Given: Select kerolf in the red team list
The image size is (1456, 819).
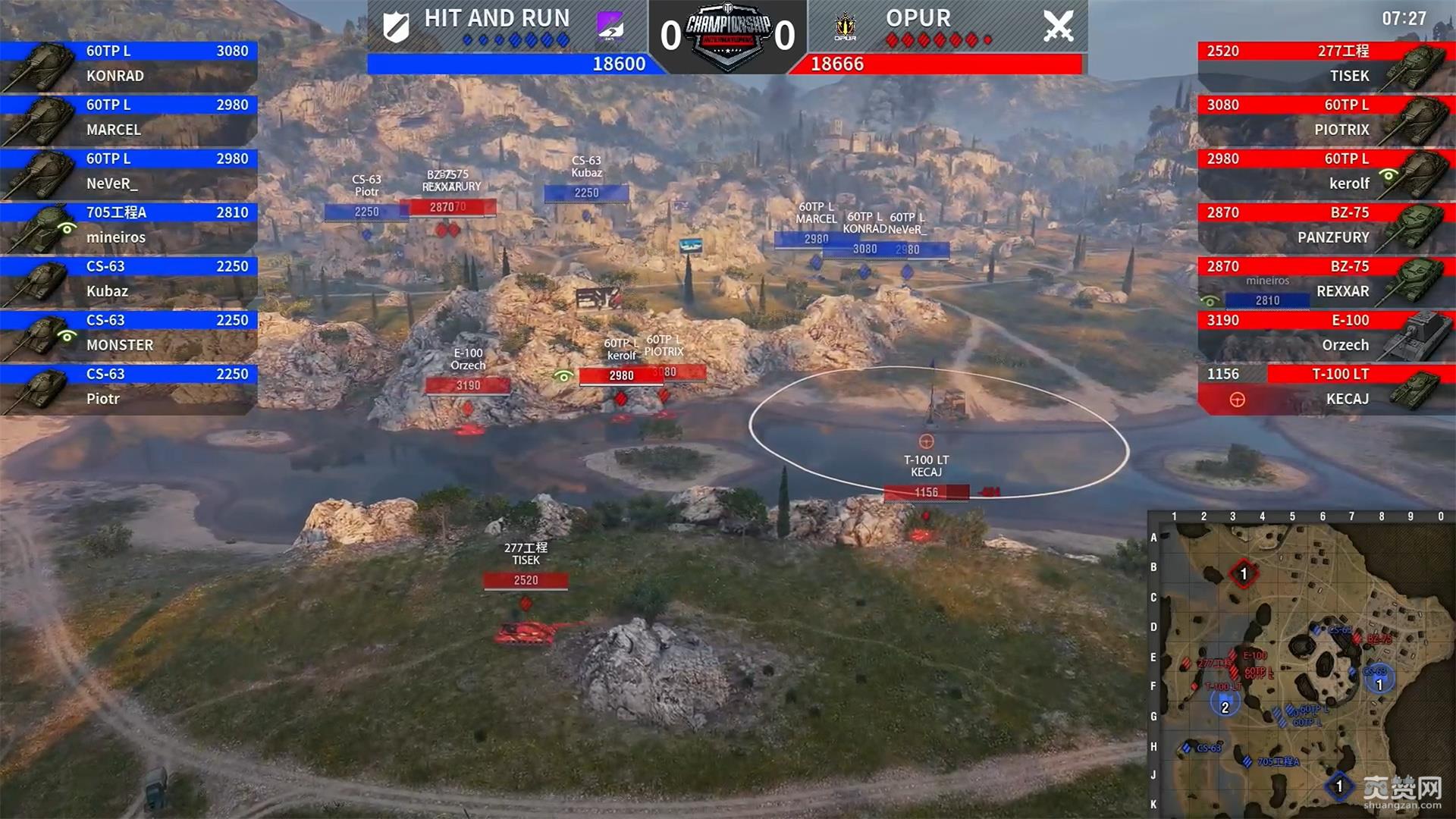Looking at the screenshot, I should pos(1326,171).
